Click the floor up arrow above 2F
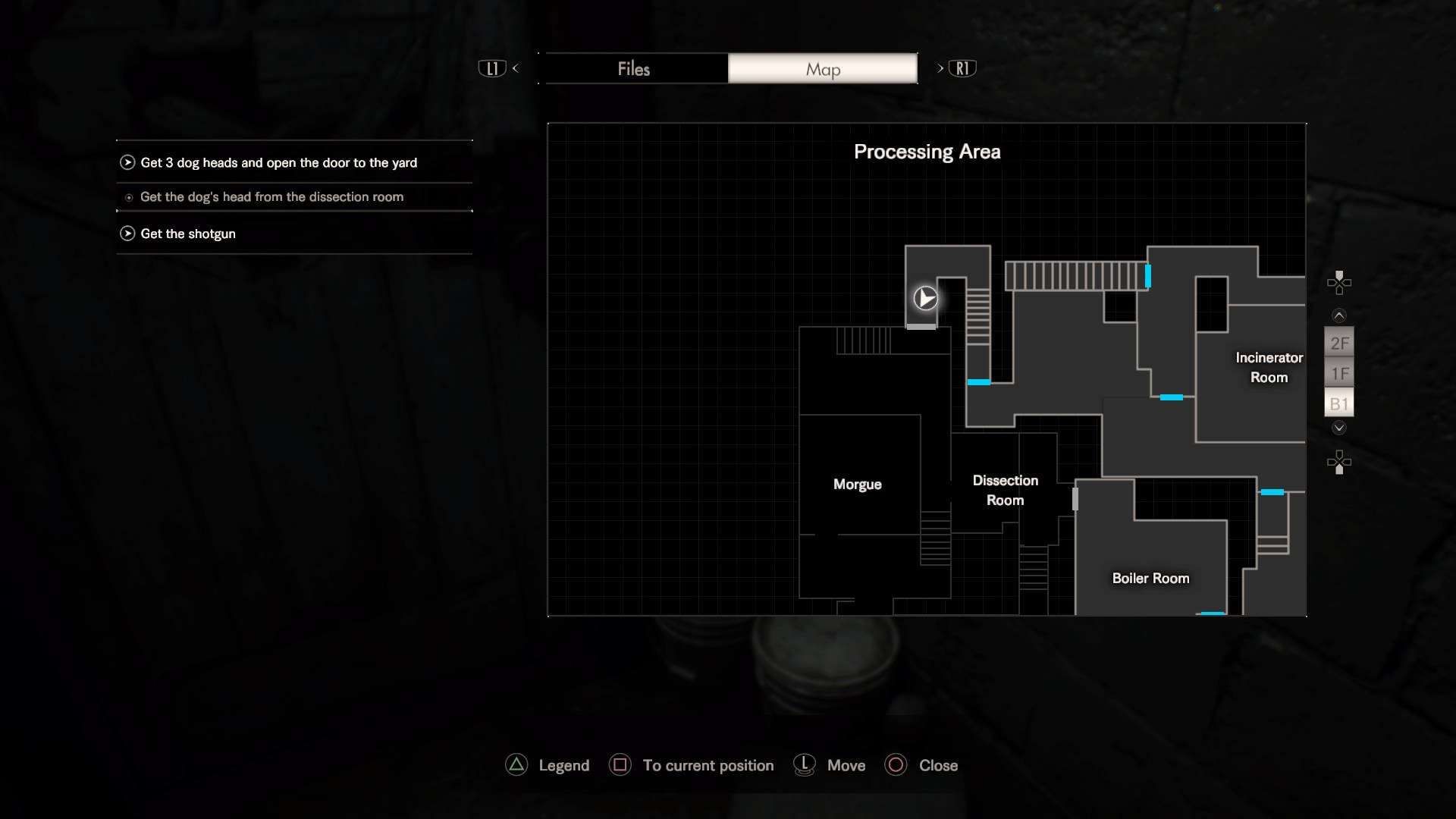Viewport: 1456px width, 819px height. pos(1339,315)
